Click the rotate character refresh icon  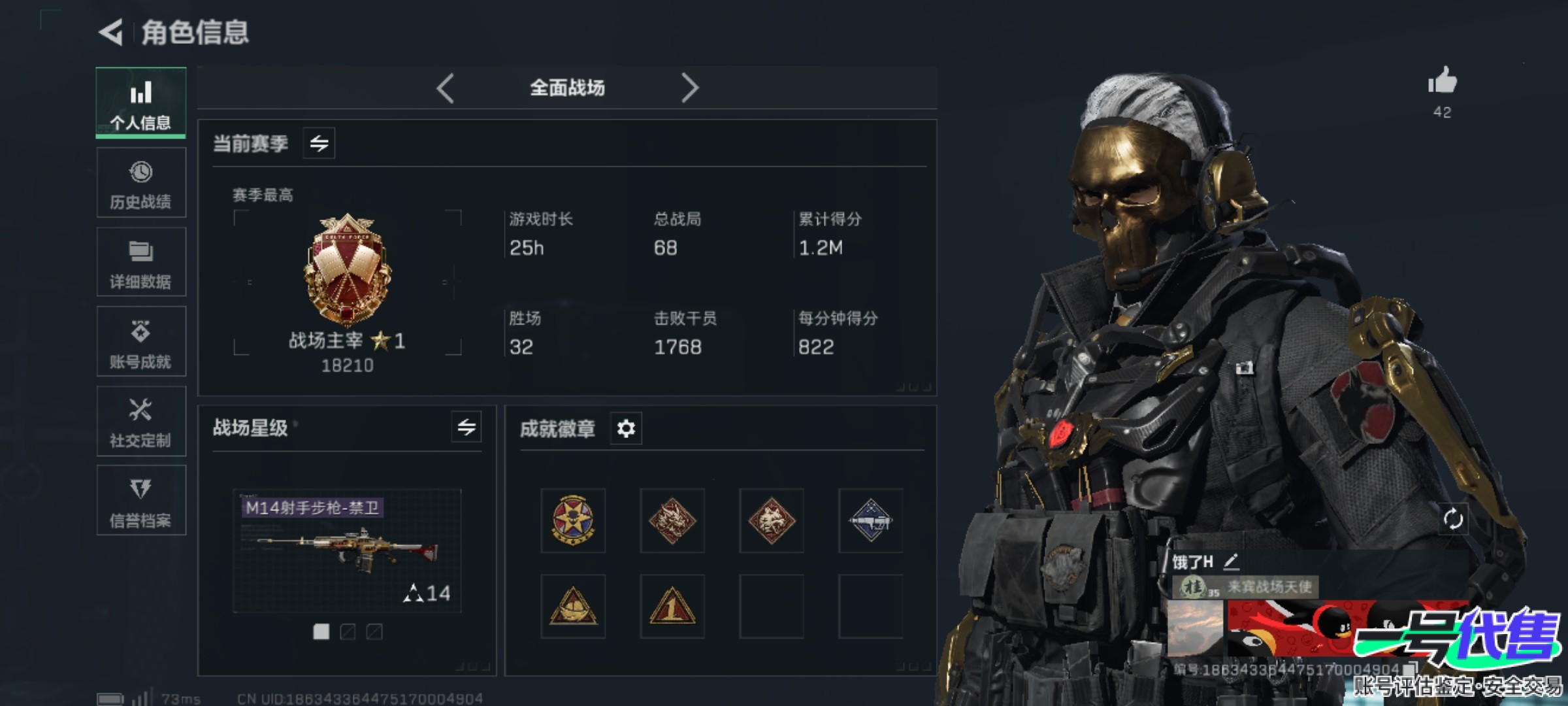[1453, 520]
